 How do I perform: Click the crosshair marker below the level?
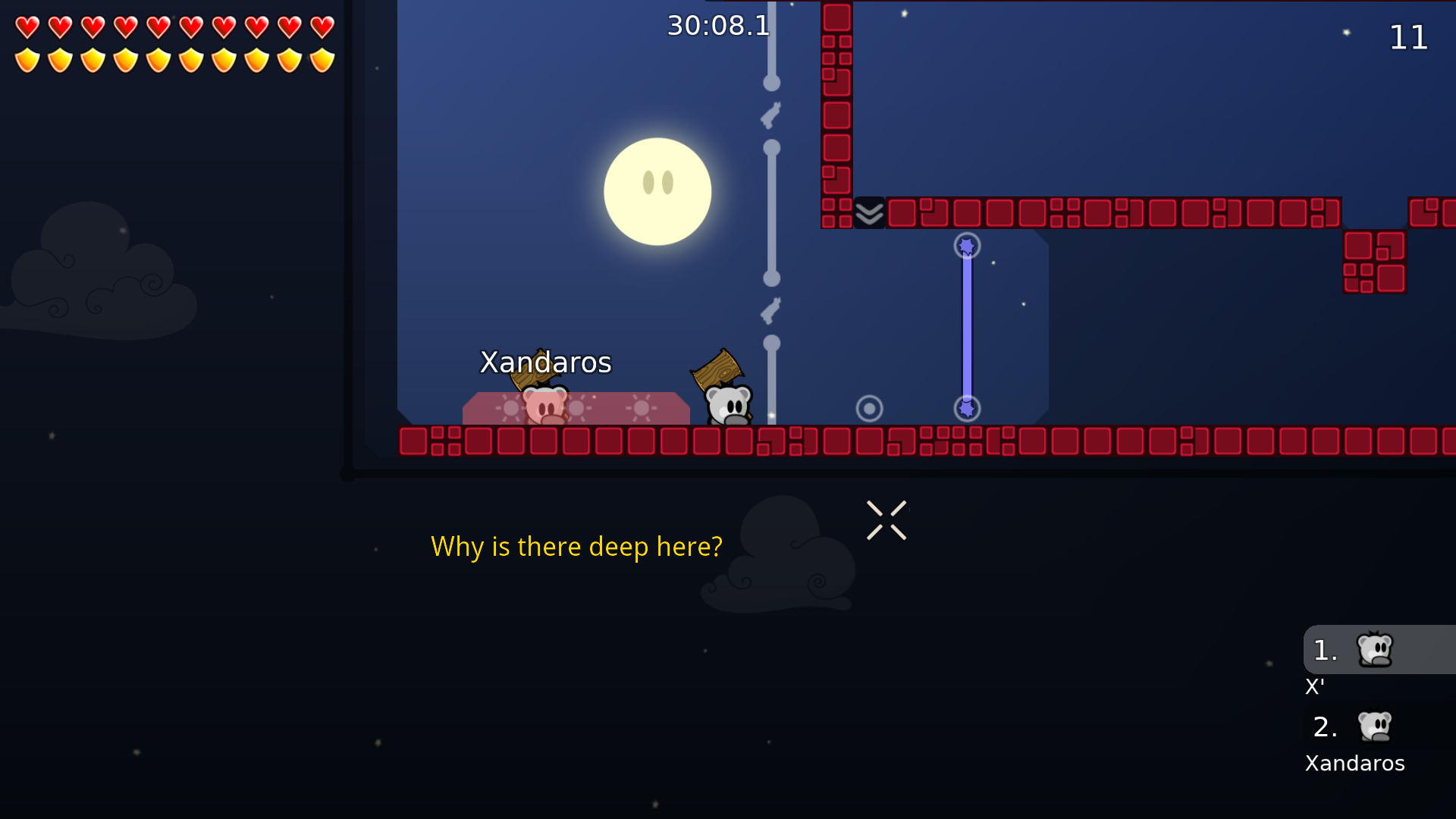click(886, 520)
